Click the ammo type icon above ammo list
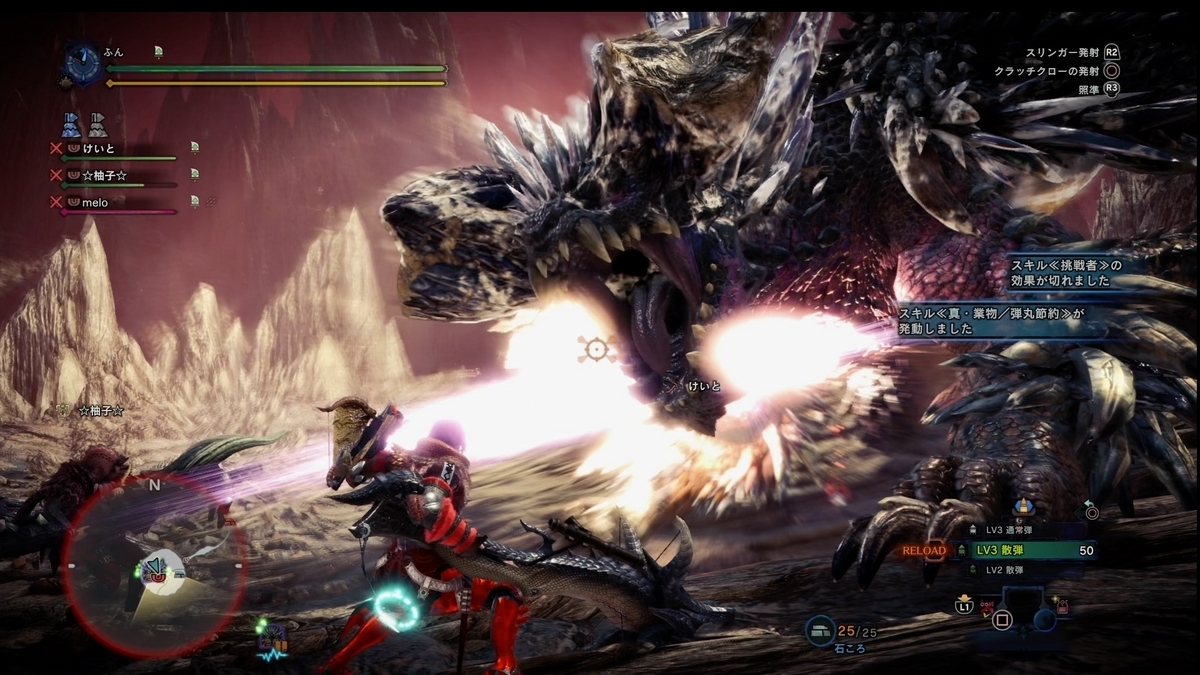Viewport: 1200px width, 675px height. tap(1022, 507)
